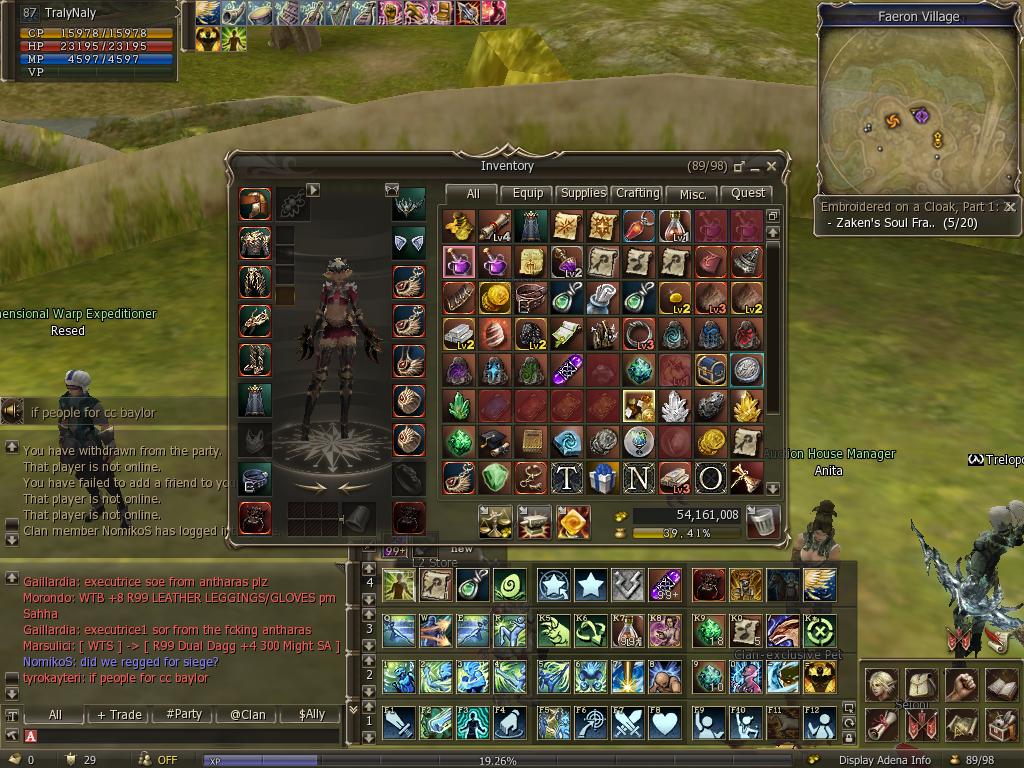Image resolution: width=1024 pixels, height=768 pixels.
Task: Switch to the Equip inventory tab
Action: coord(527,194)
